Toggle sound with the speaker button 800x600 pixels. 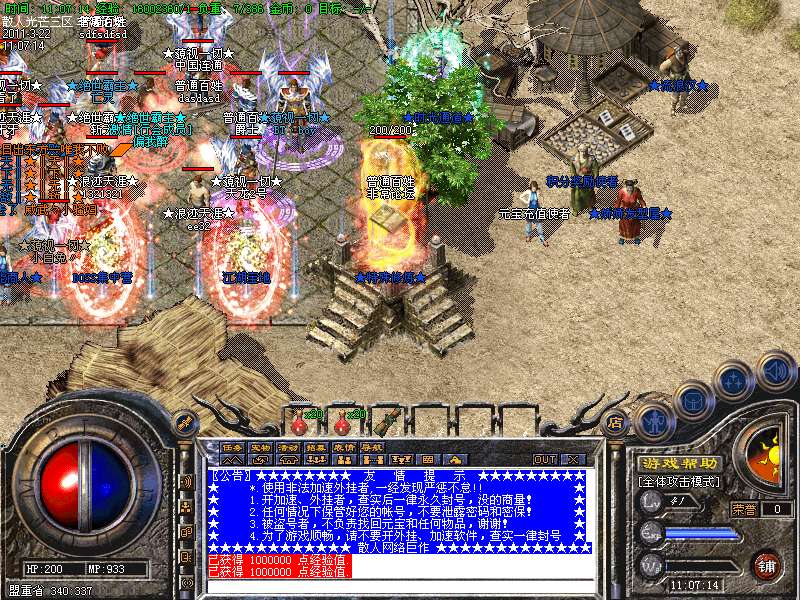[775, 371]
